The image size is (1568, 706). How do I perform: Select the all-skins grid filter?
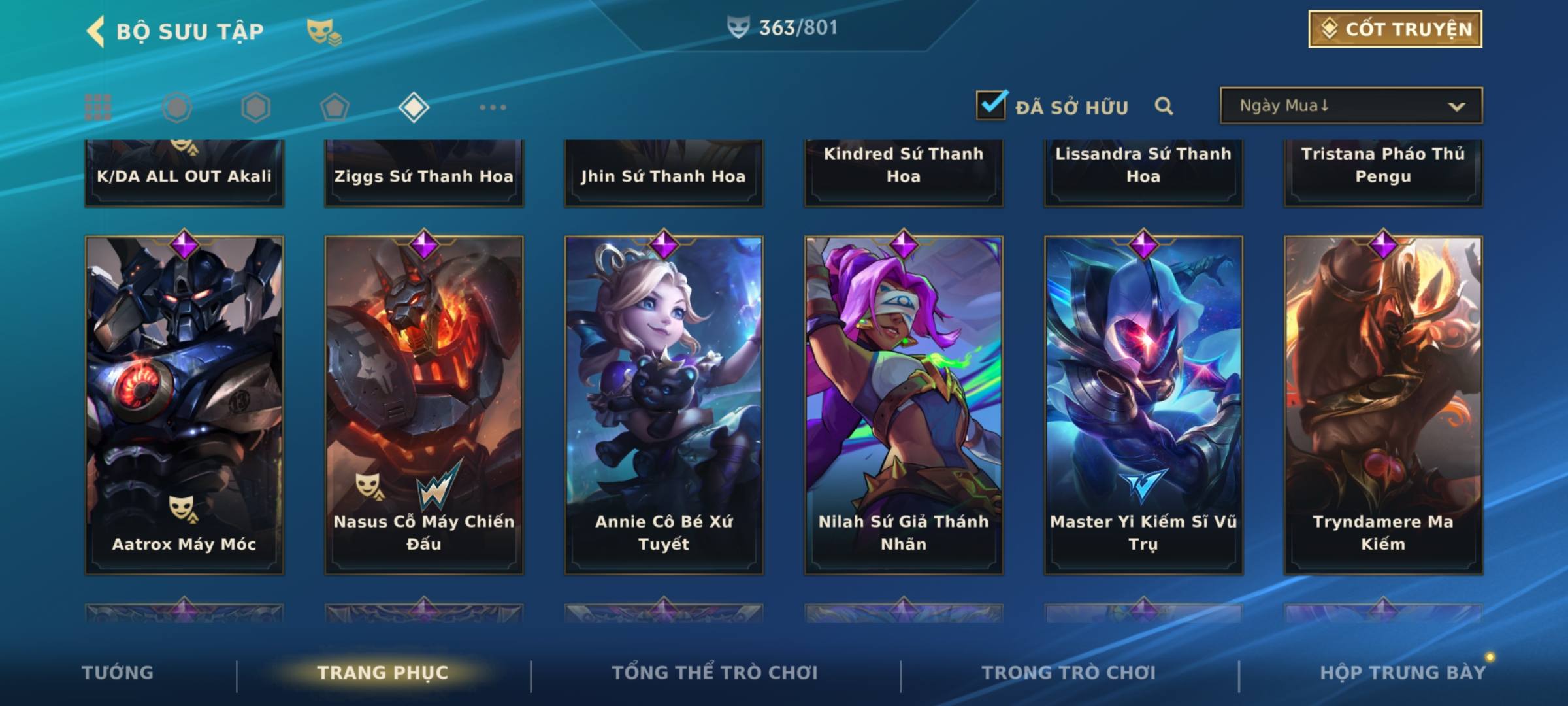(x=98, y=107)
